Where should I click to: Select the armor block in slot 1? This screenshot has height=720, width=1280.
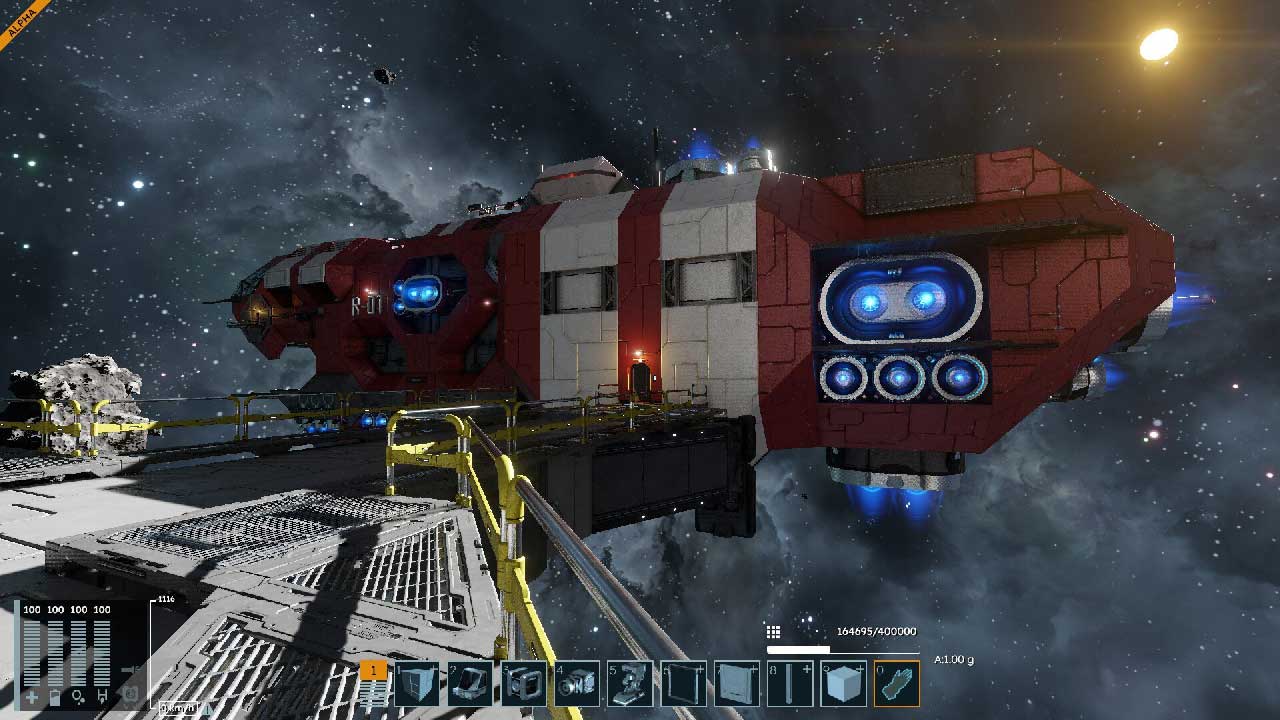coord(415,684)
